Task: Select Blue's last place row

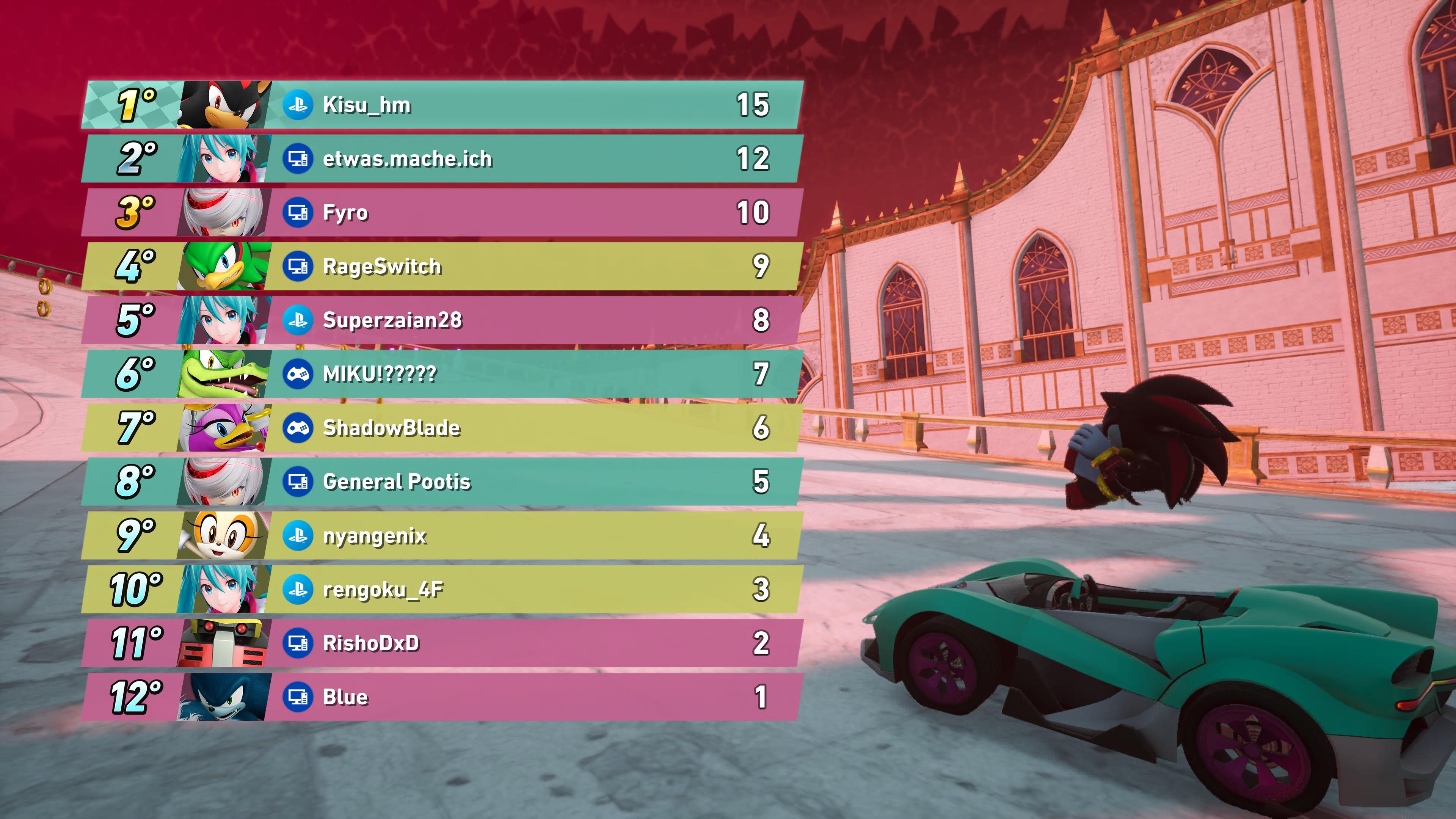Action: pos(442,697)
